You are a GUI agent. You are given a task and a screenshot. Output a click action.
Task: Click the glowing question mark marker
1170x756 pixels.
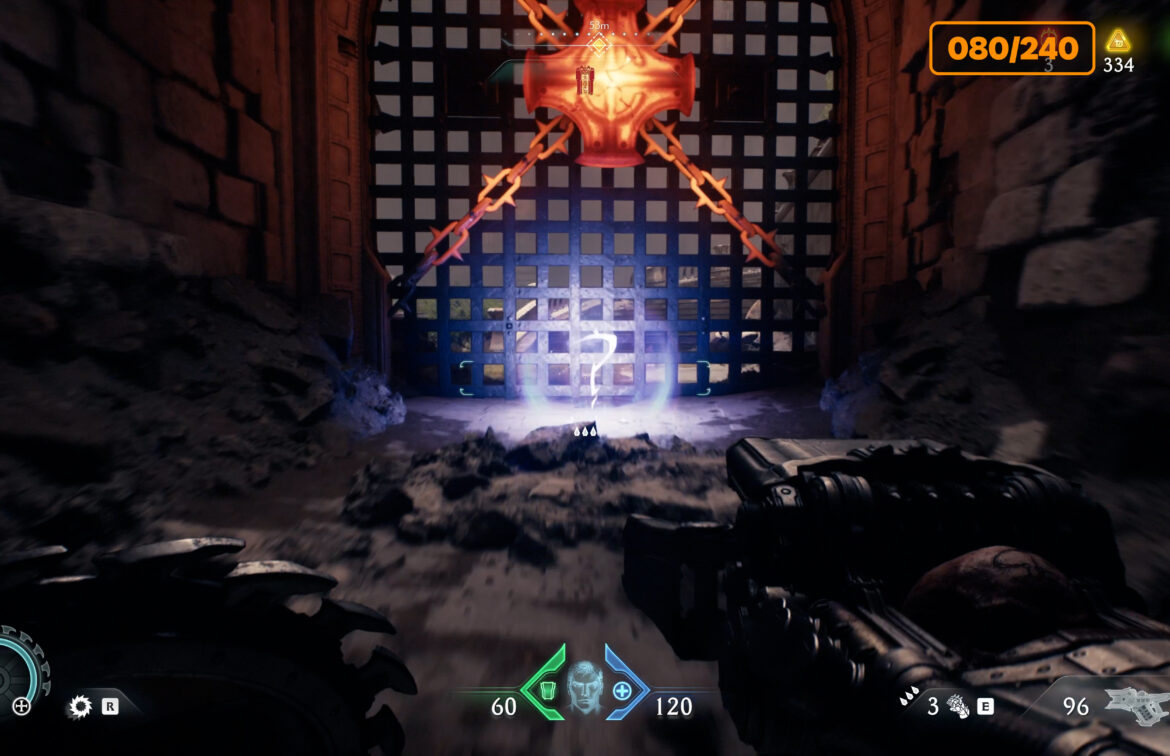pyautogui.click(x=597, y=369)
